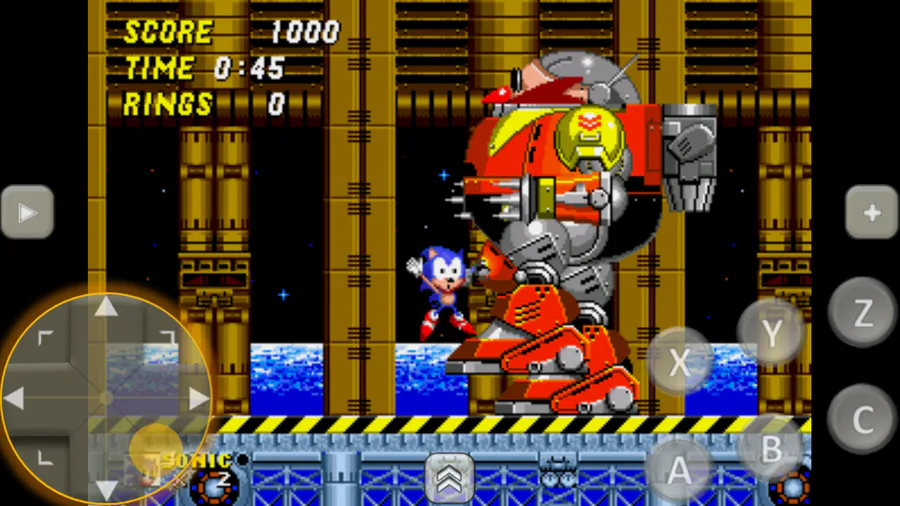Tap the d-pad up arrow

click(106, 308)
